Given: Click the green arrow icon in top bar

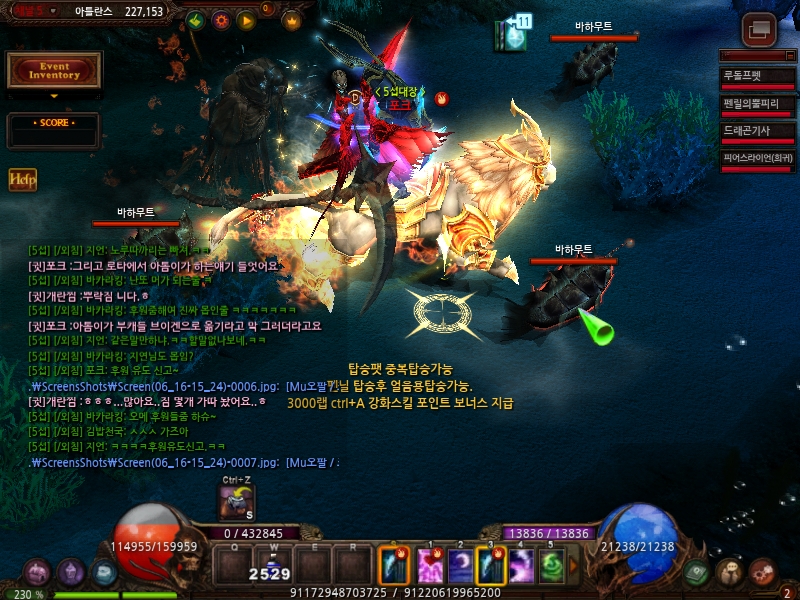Looking at the screenshot, I should coord(196,20).
